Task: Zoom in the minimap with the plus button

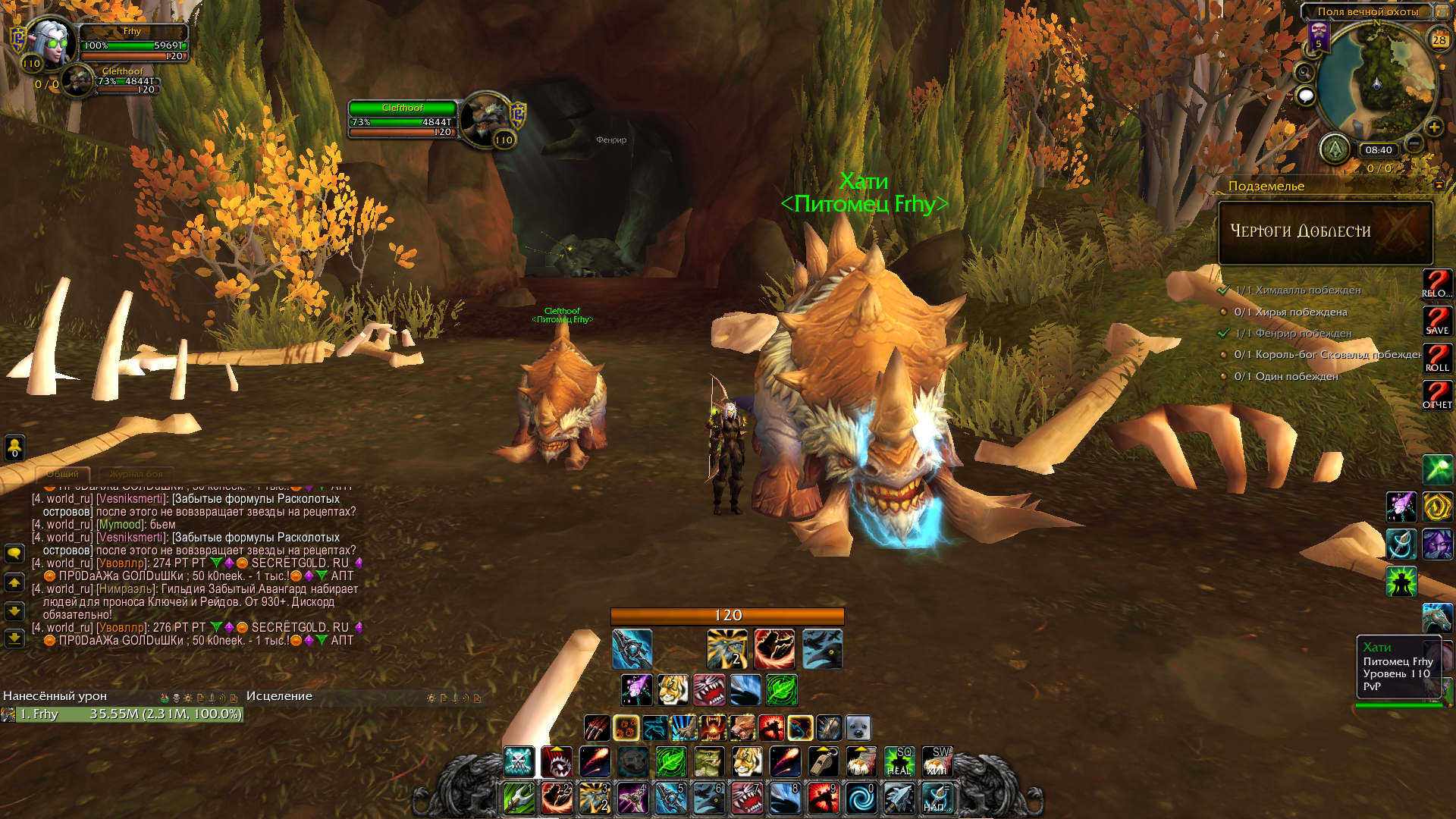Action: 1434,127
